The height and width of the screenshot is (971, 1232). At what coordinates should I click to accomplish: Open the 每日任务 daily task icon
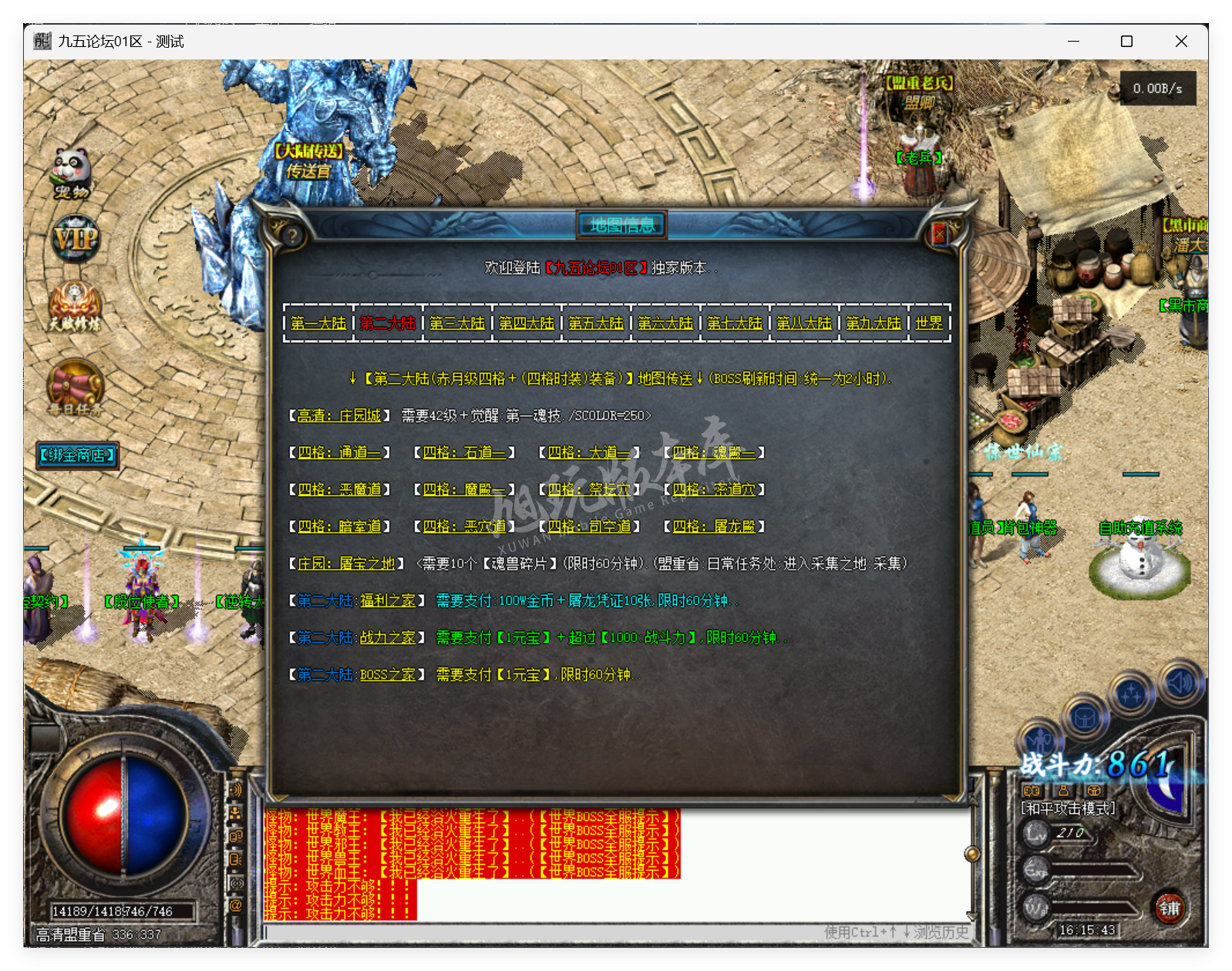[x=73, y=385]
